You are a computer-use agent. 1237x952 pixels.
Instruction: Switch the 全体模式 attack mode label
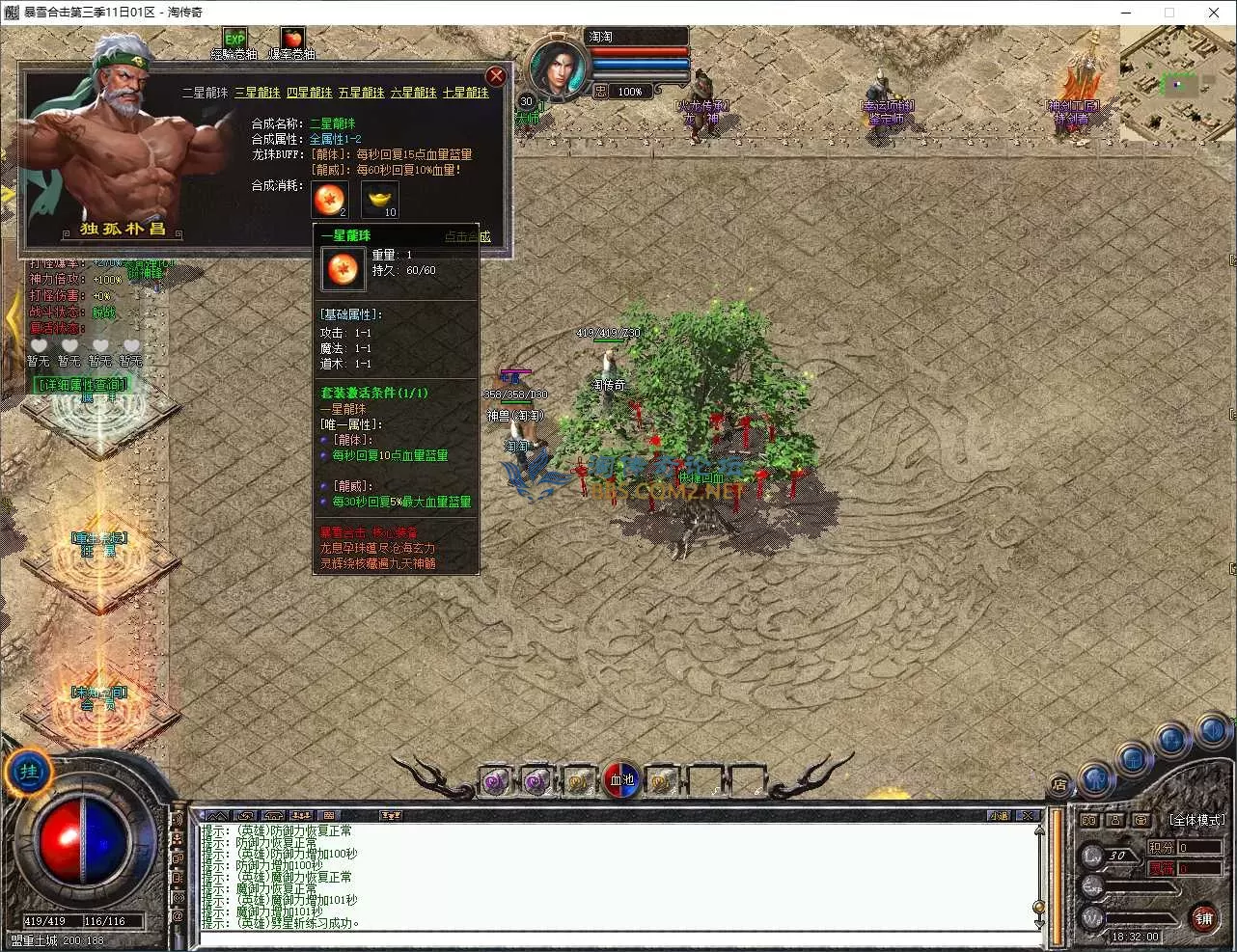[x=1196, y=820]
